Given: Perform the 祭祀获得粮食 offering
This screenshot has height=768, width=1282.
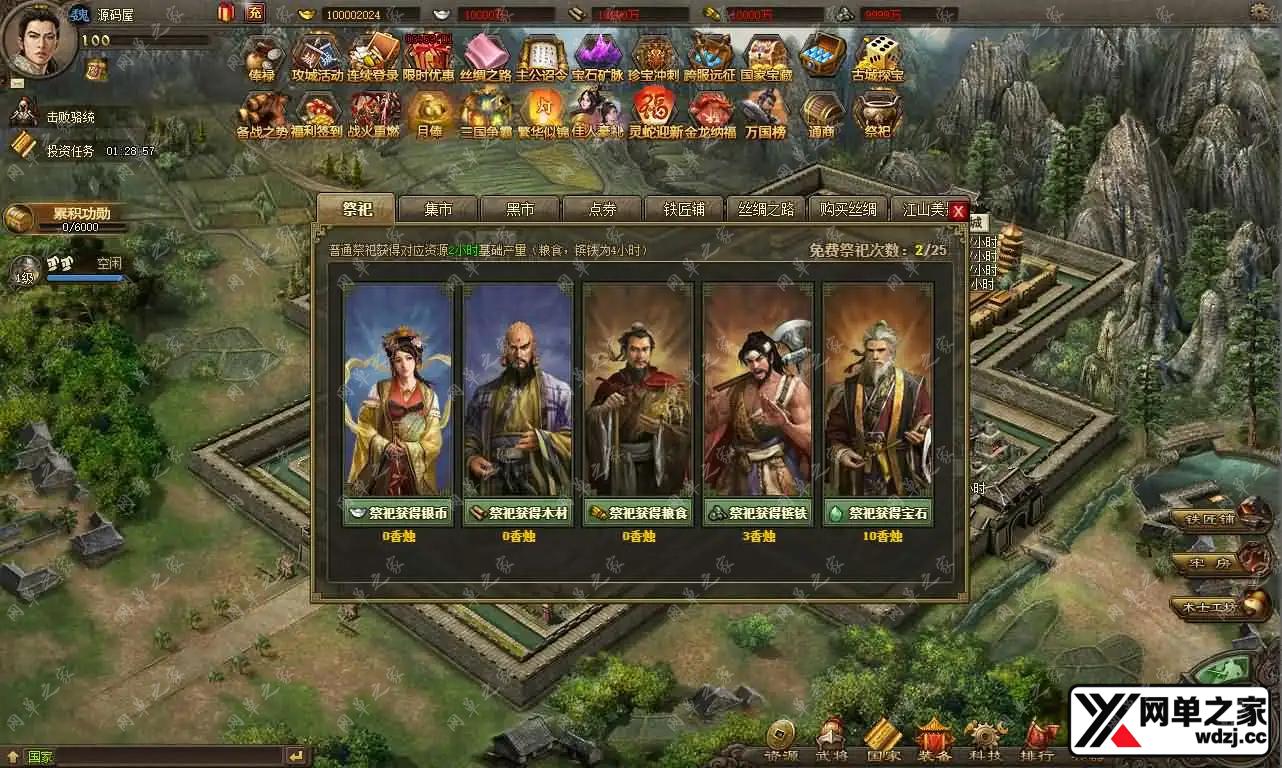Looking at the screenshot, I should [x=638, y=513].
